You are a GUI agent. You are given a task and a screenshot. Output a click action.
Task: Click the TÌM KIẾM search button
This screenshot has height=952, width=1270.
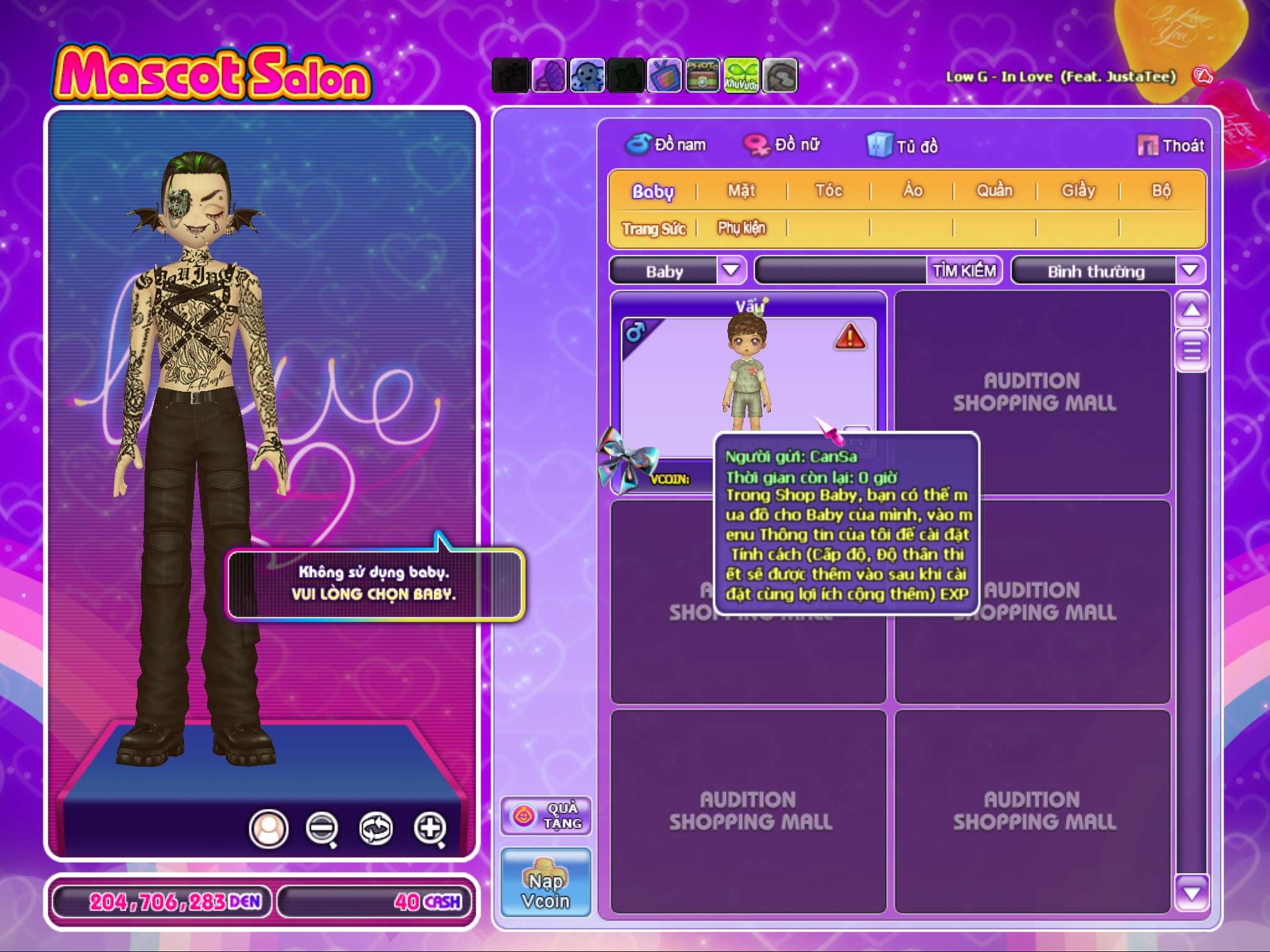(x=964, y=271)
